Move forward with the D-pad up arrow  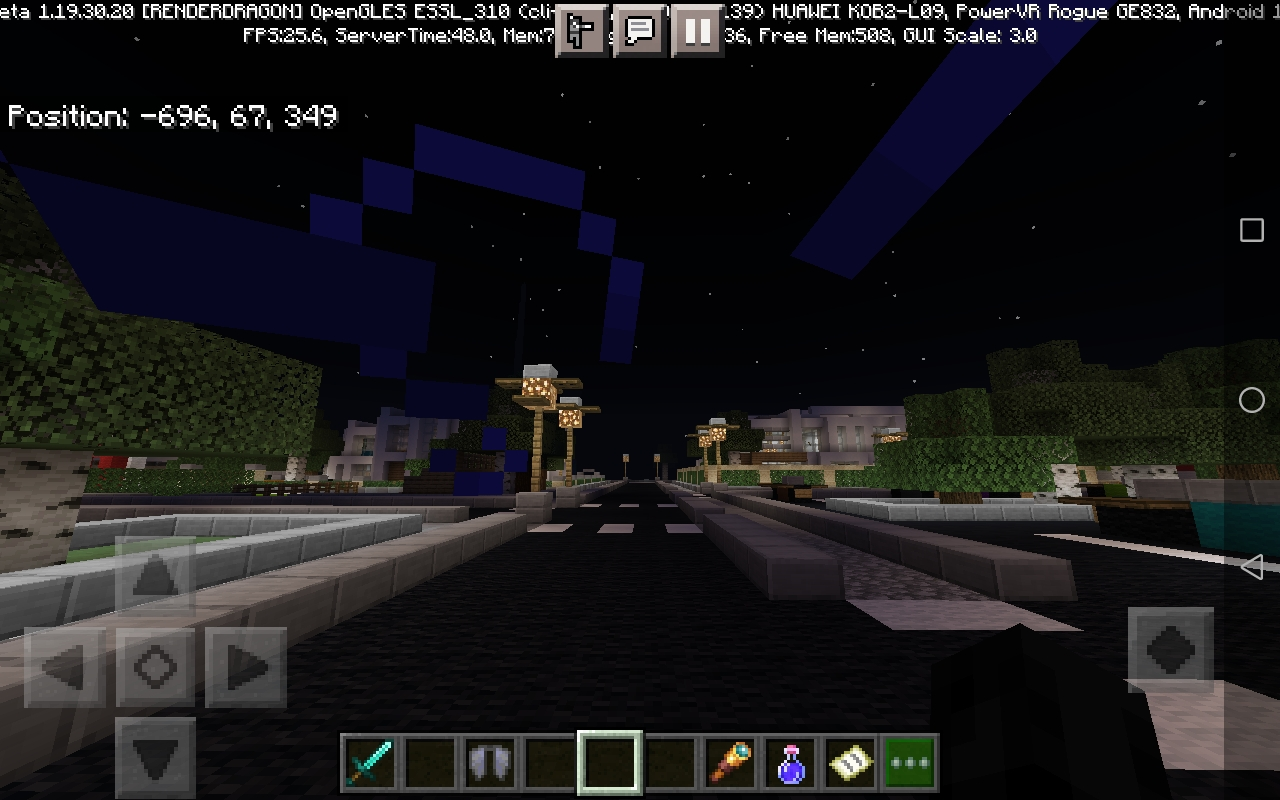(153, 577)
